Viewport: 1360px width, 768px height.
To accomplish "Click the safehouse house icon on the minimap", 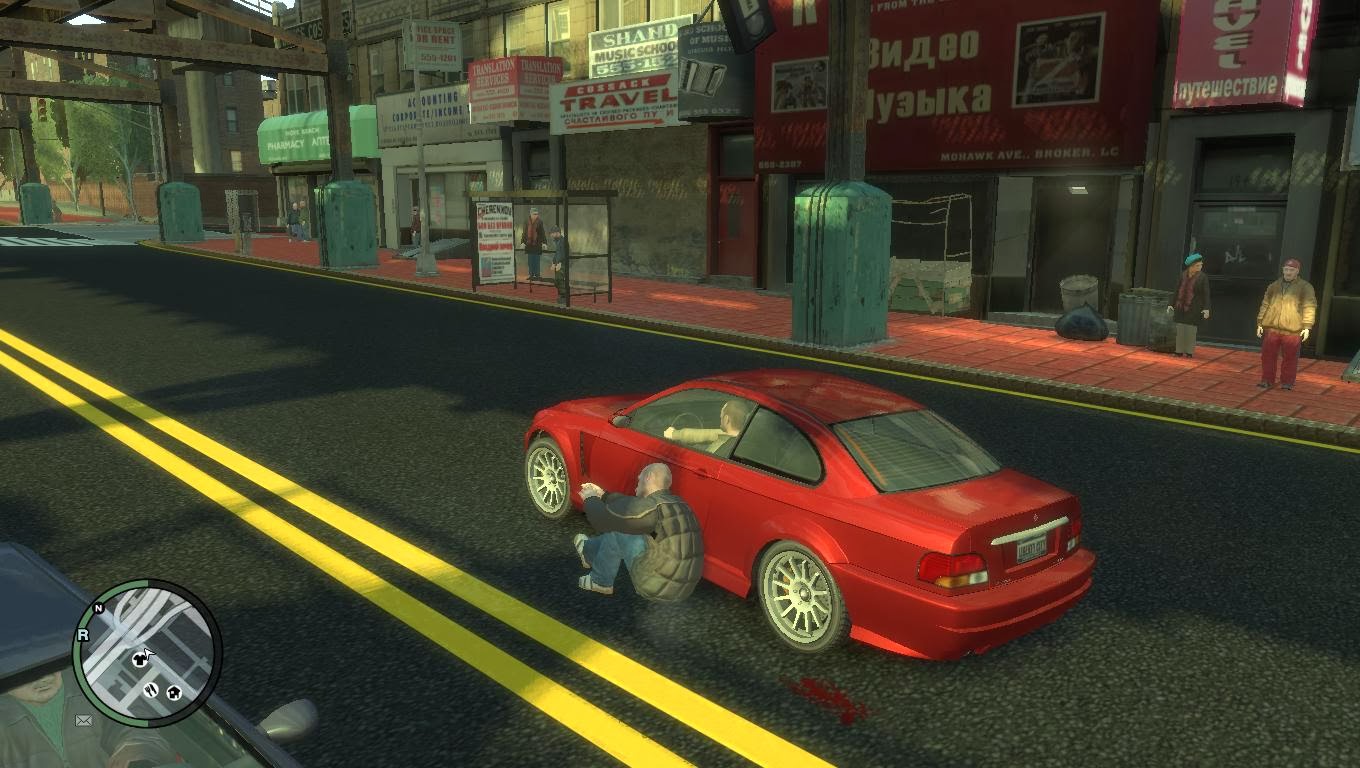I will (173, 692).
